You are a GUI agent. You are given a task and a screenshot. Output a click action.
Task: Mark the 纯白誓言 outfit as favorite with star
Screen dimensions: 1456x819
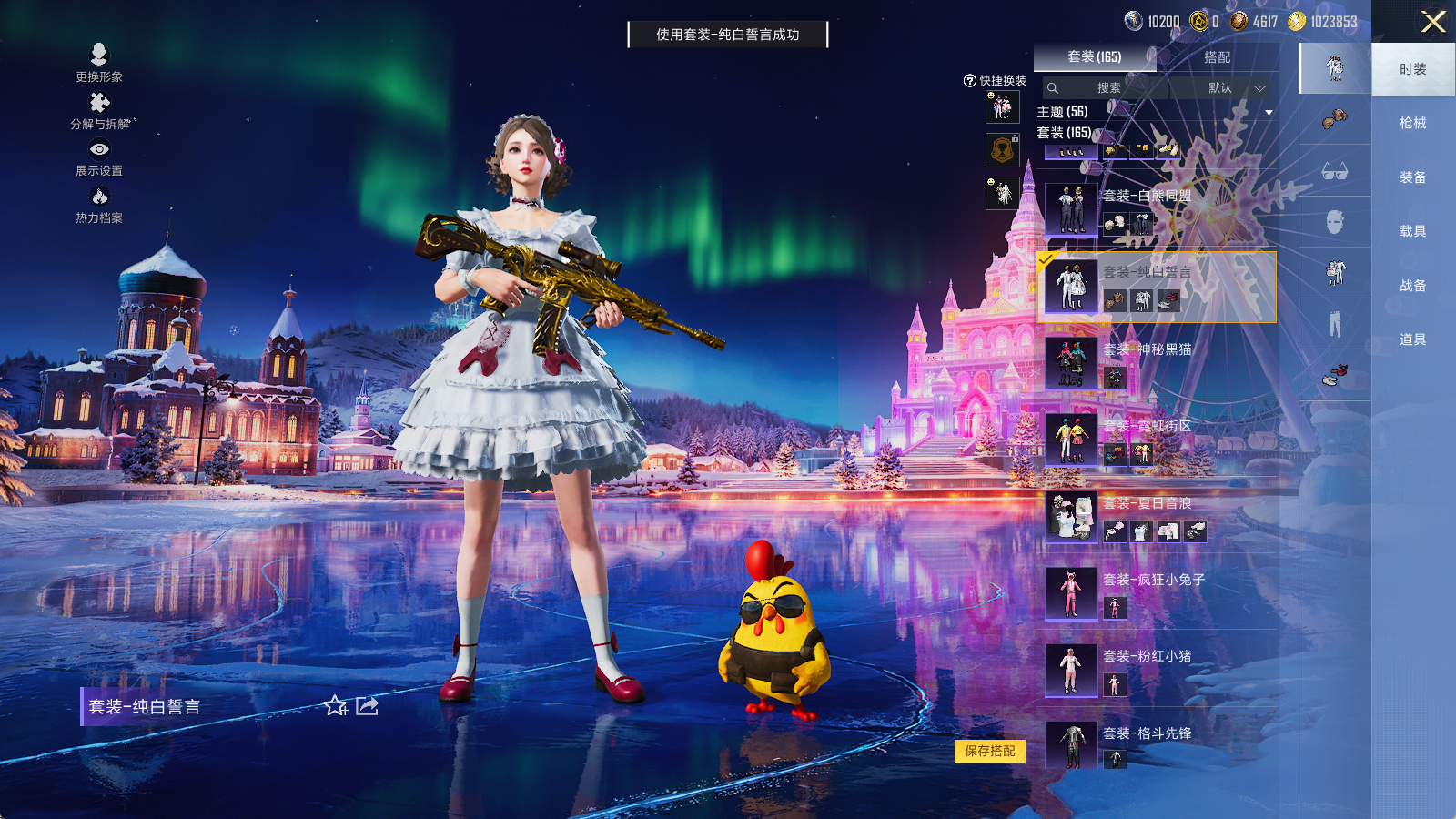(337, 706)
